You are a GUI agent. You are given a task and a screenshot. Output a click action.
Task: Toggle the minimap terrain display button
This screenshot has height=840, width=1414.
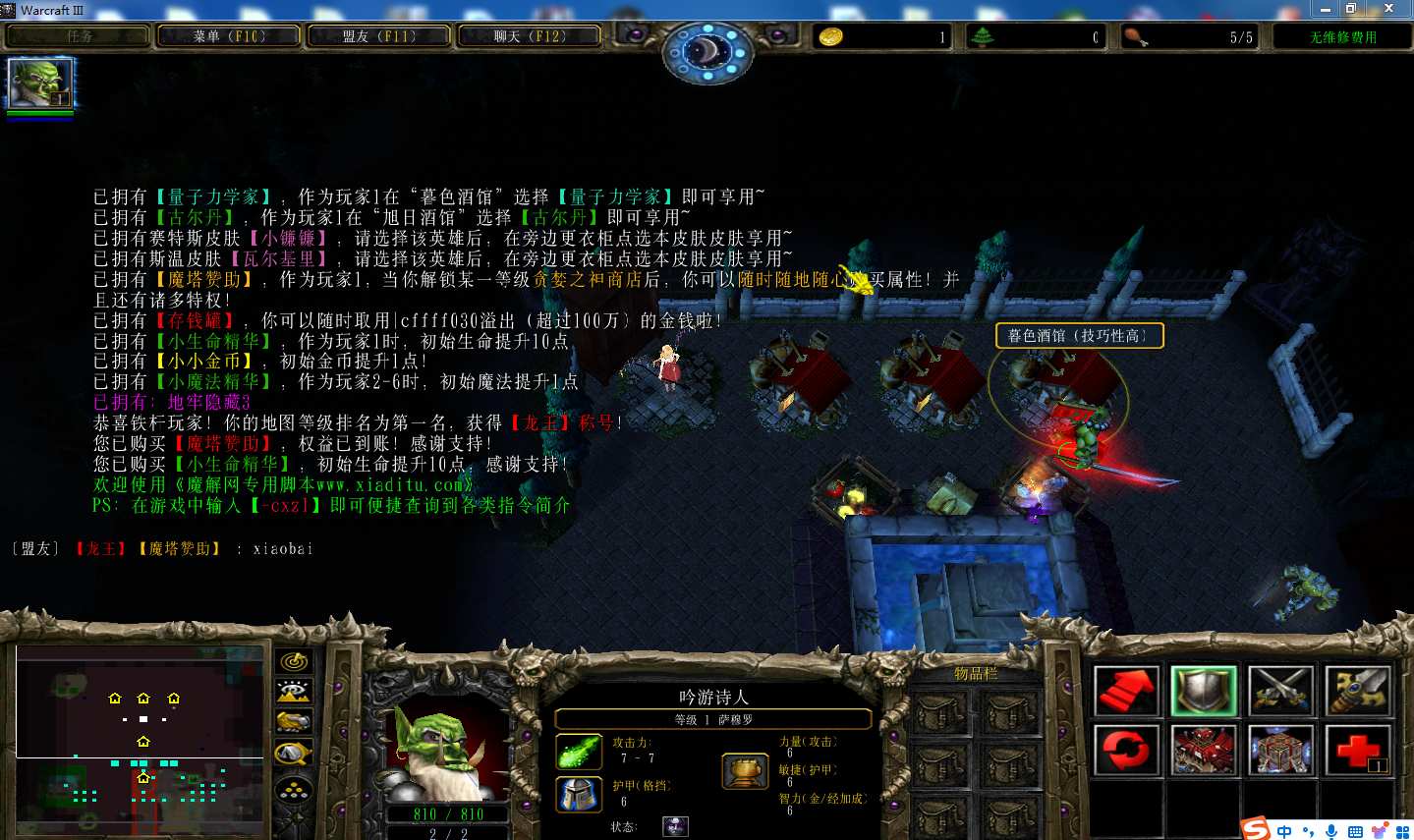pos(294,692)
